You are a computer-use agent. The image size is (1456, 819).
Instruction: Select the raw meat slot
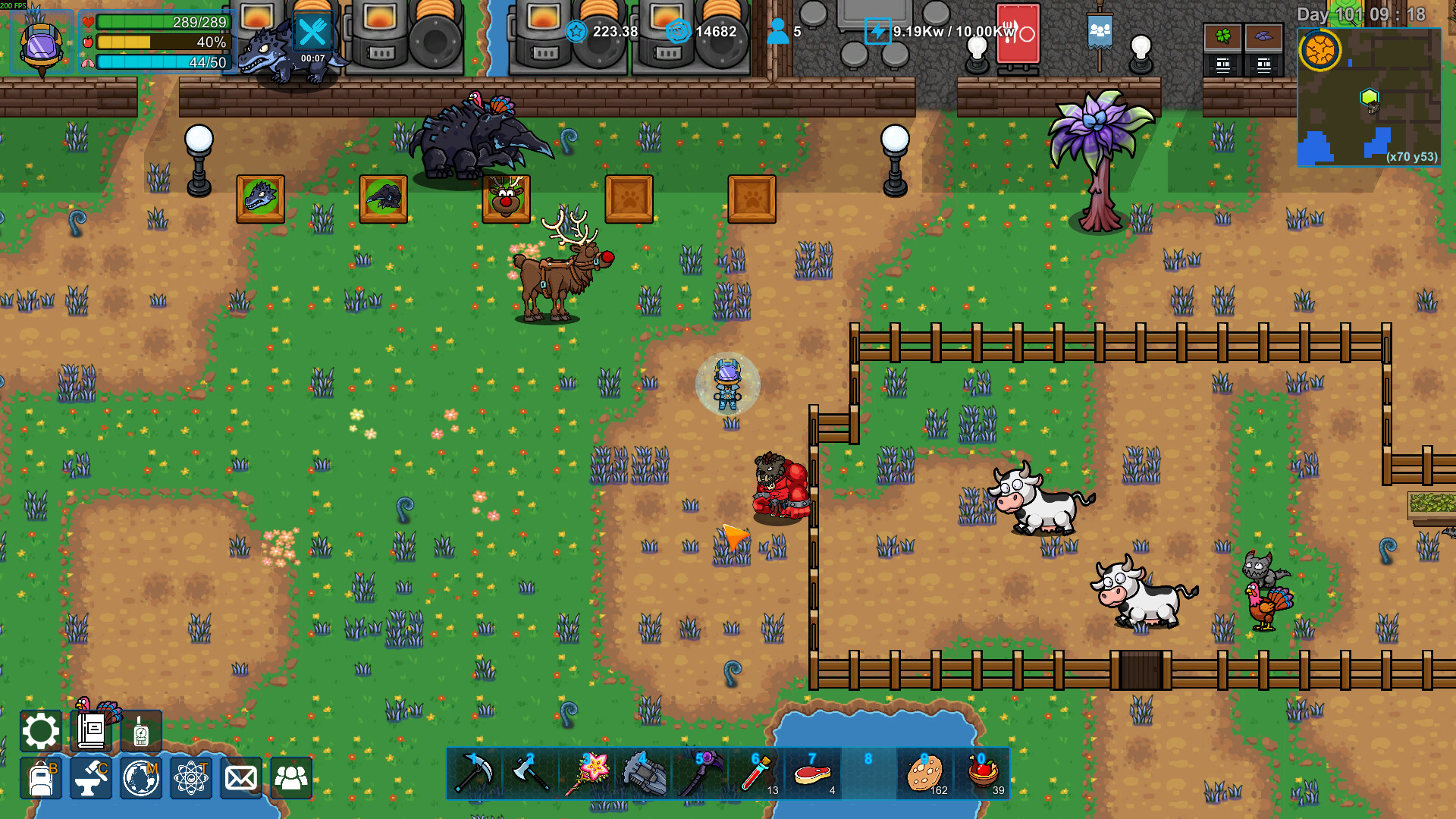click(x=812, y=773)
